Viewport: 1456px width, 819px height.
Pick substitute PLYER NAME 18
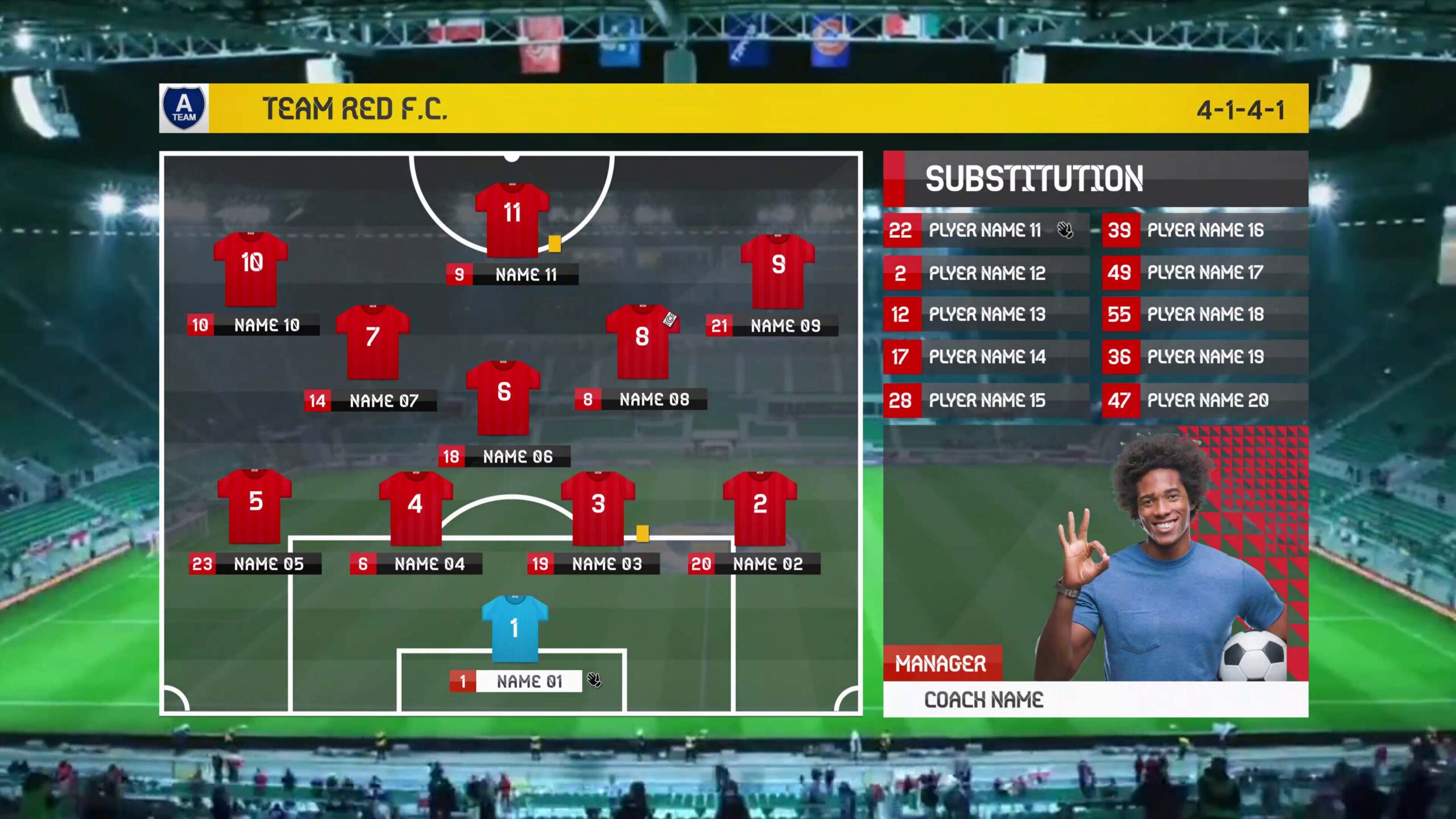click(1205, 315)
